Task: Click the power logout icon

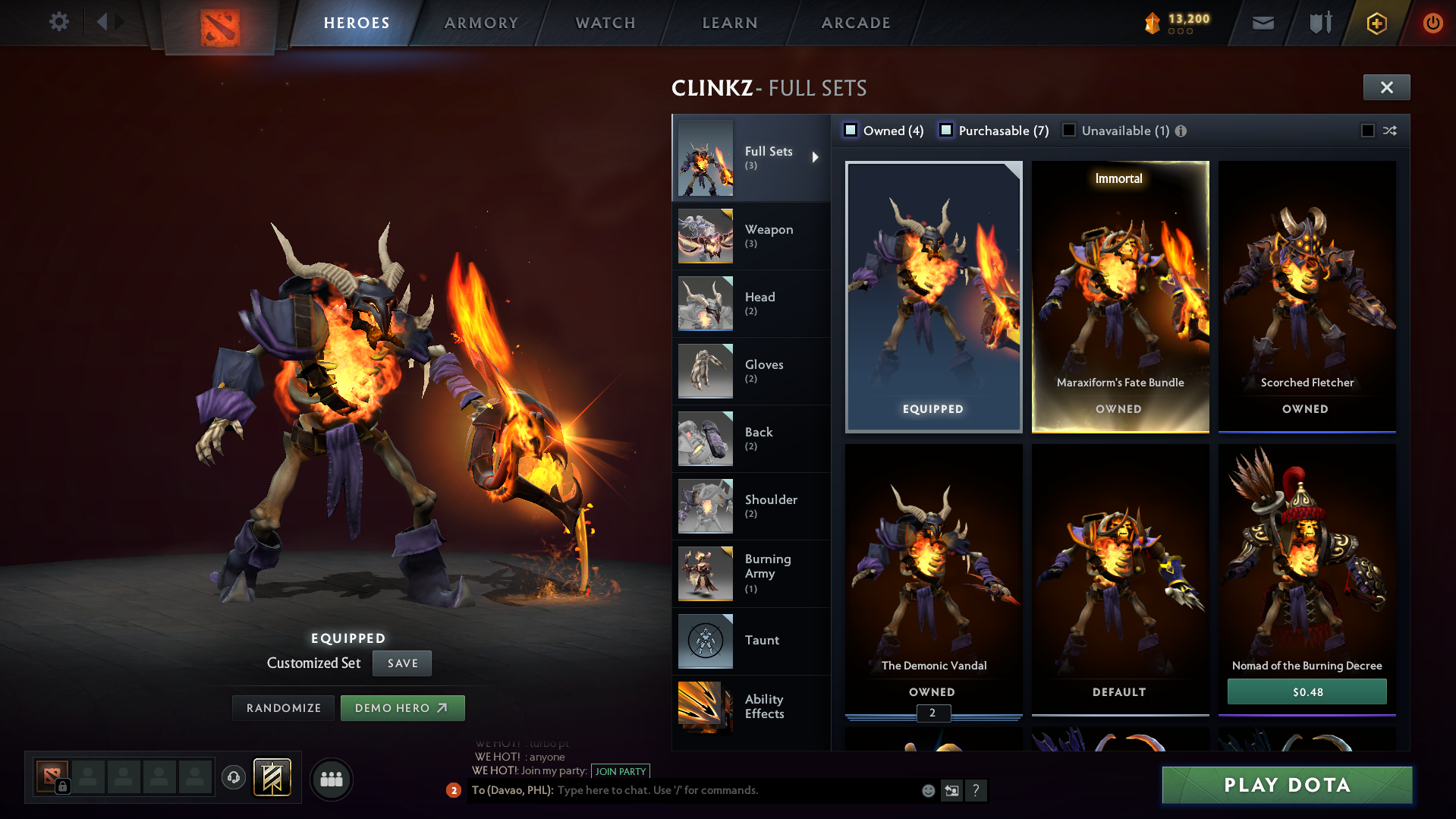Action: click(x=1432, y=23)
